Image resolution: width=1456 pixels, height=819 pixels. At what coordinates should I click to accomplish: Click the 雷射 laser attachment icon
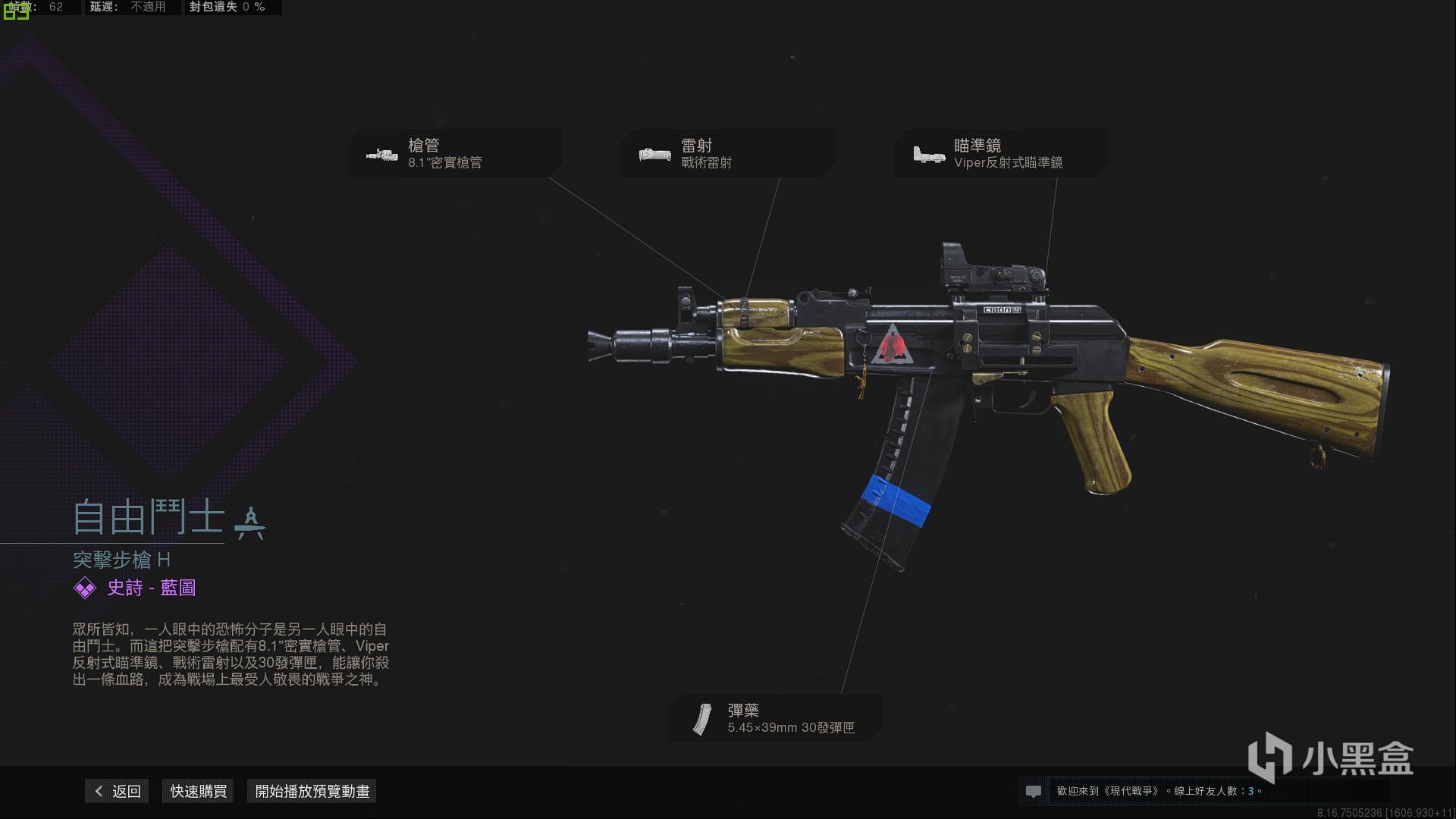click(653, 153)
